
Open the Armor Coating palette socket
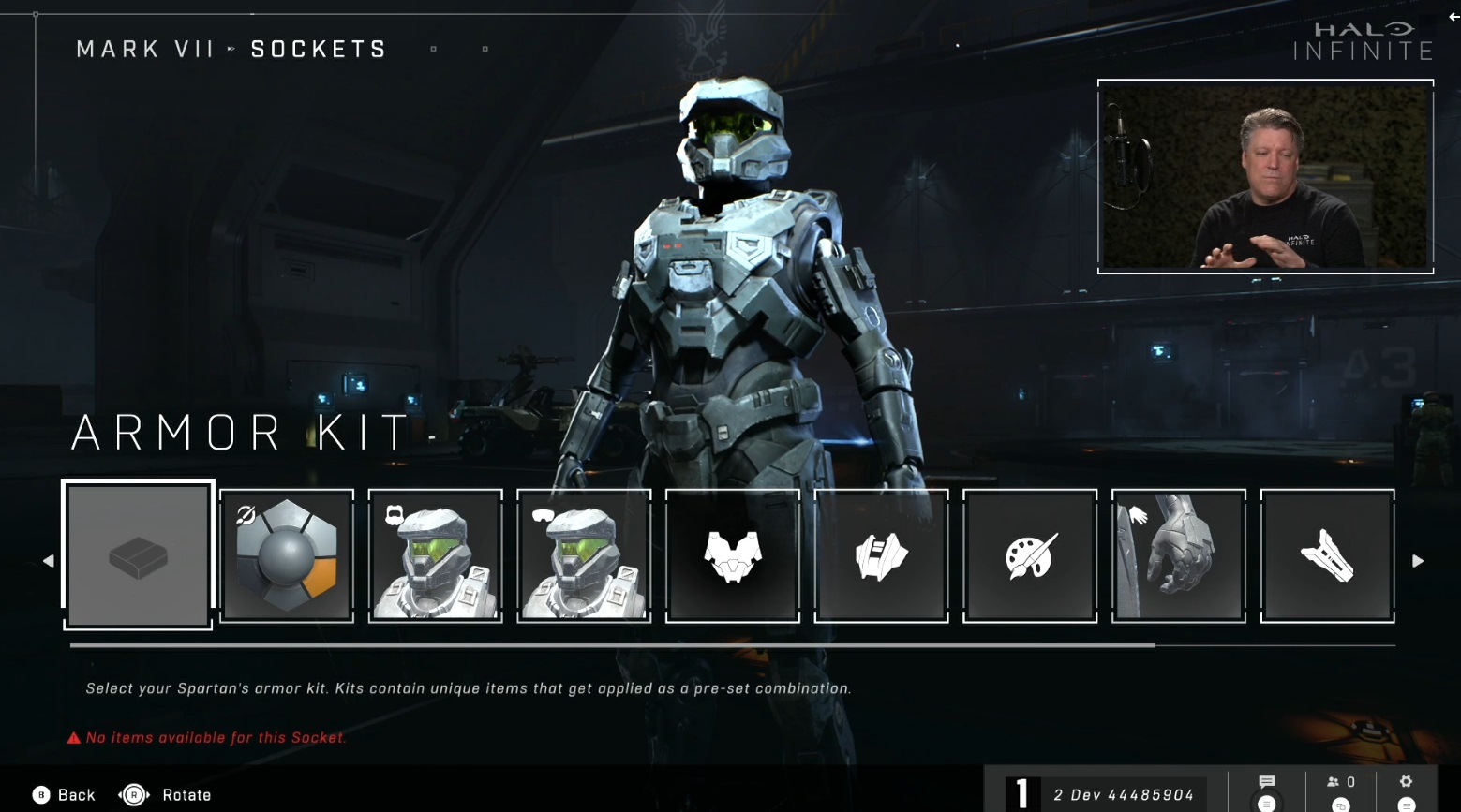point(1029,555)
